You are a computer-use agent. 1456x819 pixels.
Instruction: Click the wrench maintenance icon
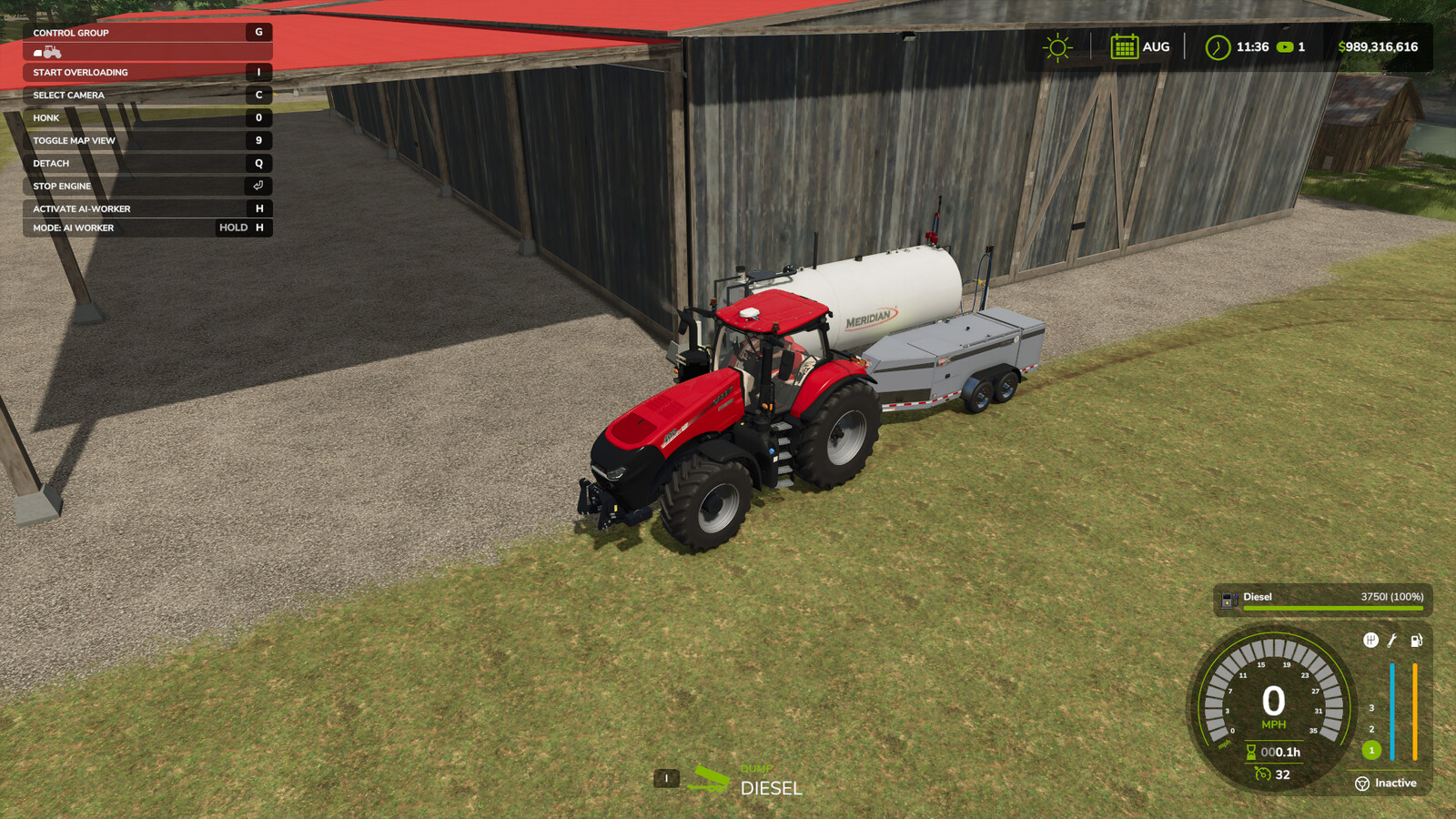1390,642
